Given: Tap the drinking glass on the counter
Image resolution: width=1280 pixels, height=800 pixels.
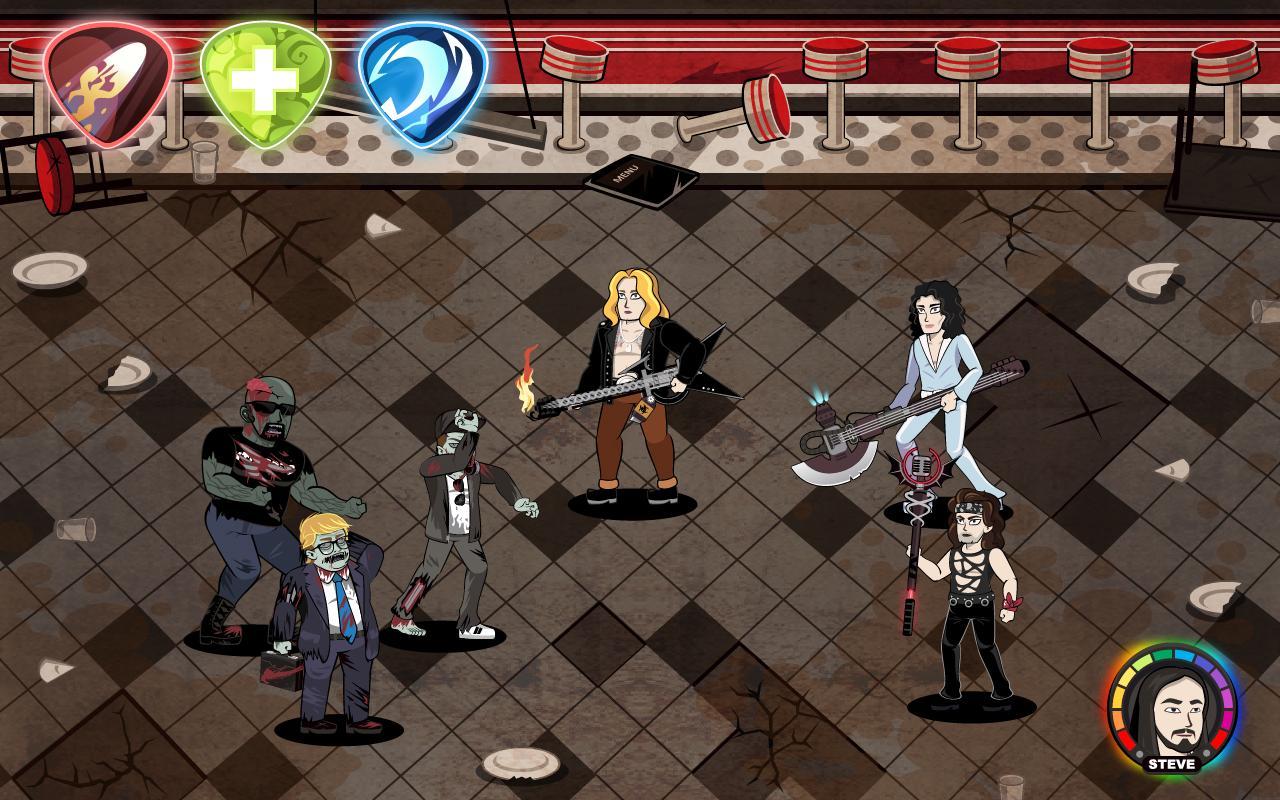Looking at the screenshot, I should (203, 160).
